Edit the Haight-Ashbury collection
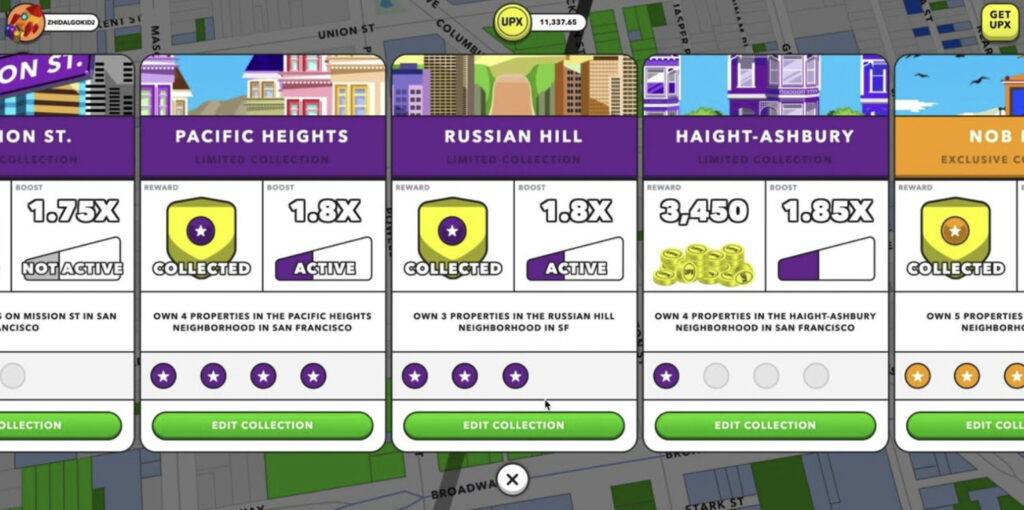This screenshot has height=510, width=1024. pyautogui.click(x=765, y=425)
